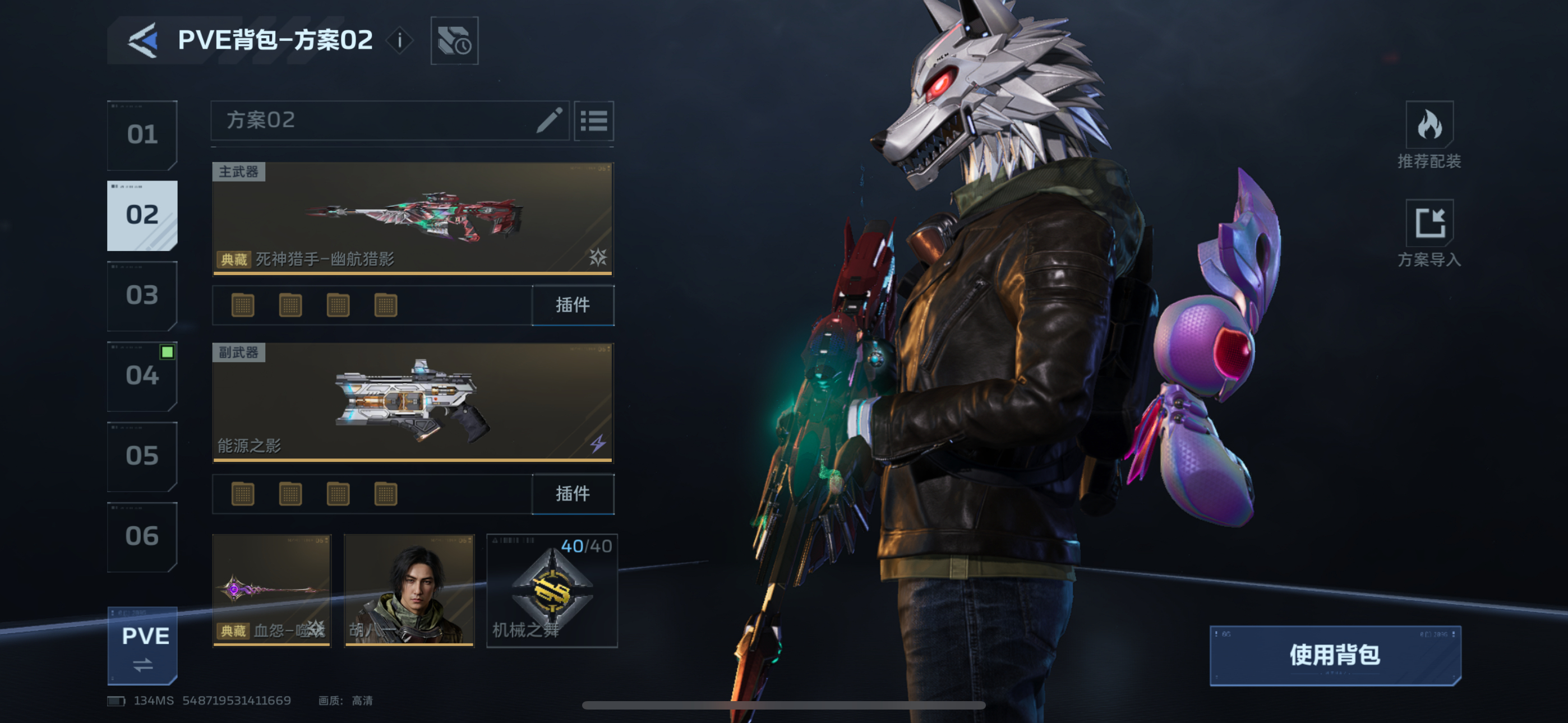
Task: Open loadout tab 06
Action: 142,536
